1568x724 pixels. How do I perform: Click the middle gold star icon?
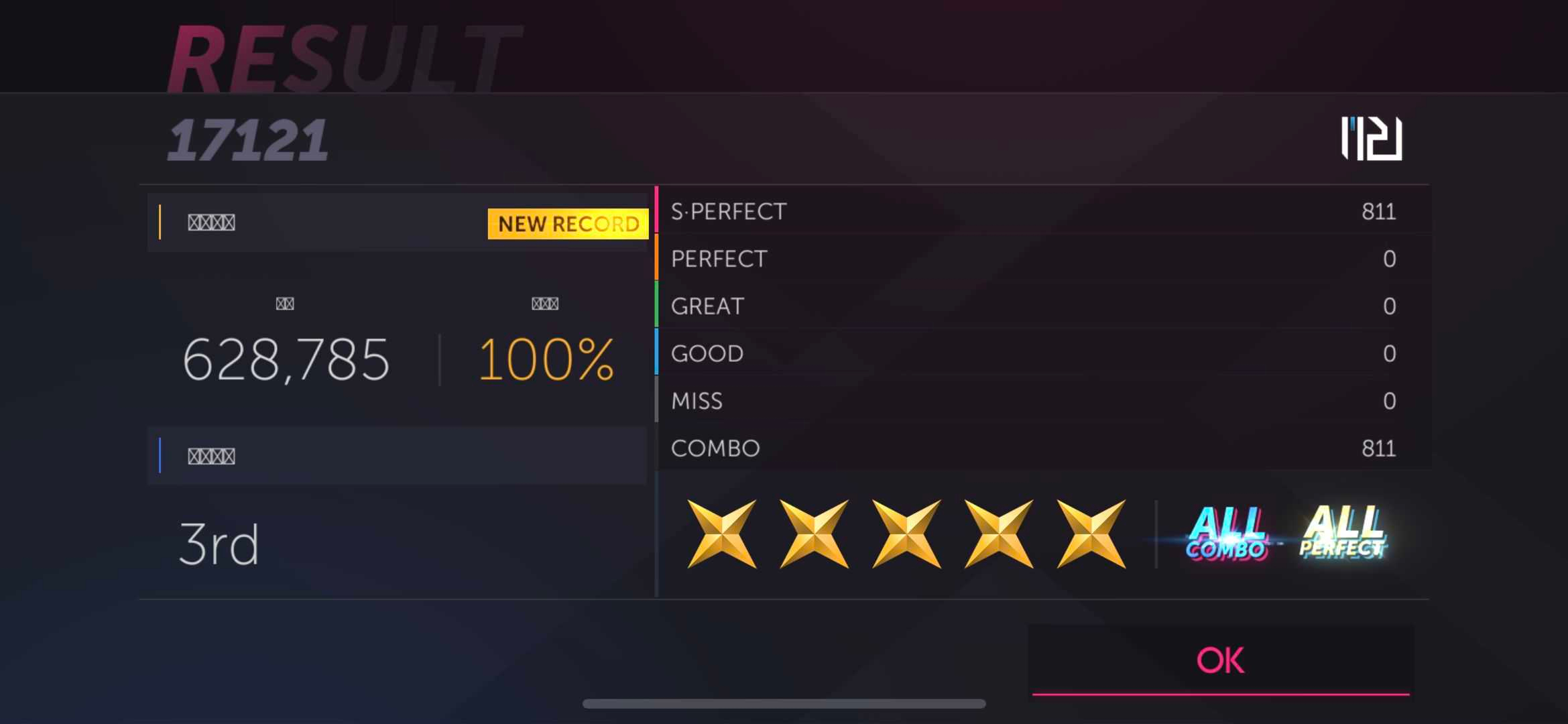click(x=906, y=533)
